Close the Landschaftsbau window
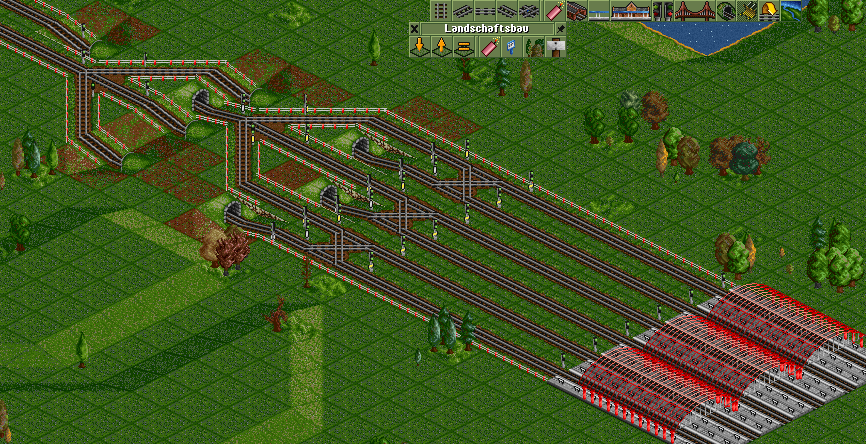 [415, 29]
